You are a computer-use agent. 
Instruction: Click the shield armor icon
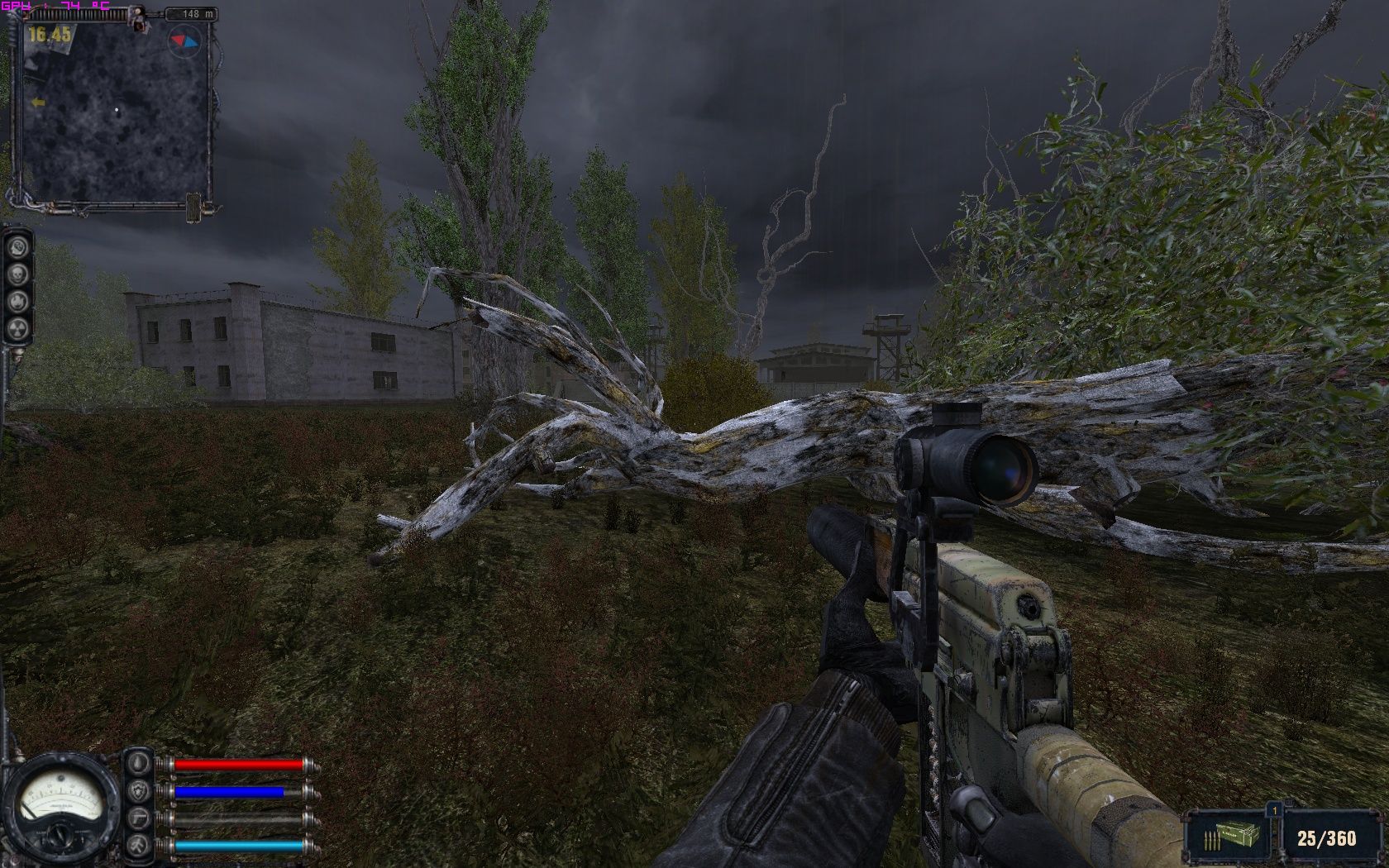139,791
